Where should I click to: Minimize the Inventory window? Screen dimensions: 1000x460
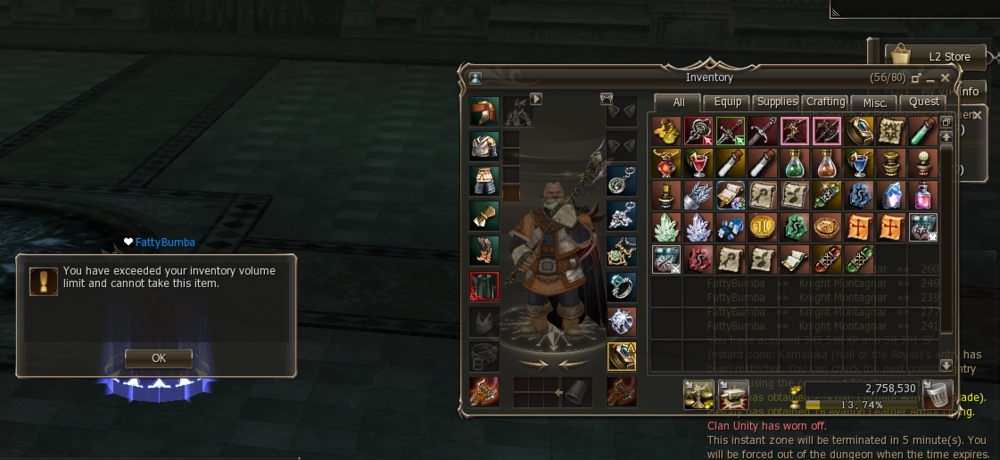pos(931,79)
